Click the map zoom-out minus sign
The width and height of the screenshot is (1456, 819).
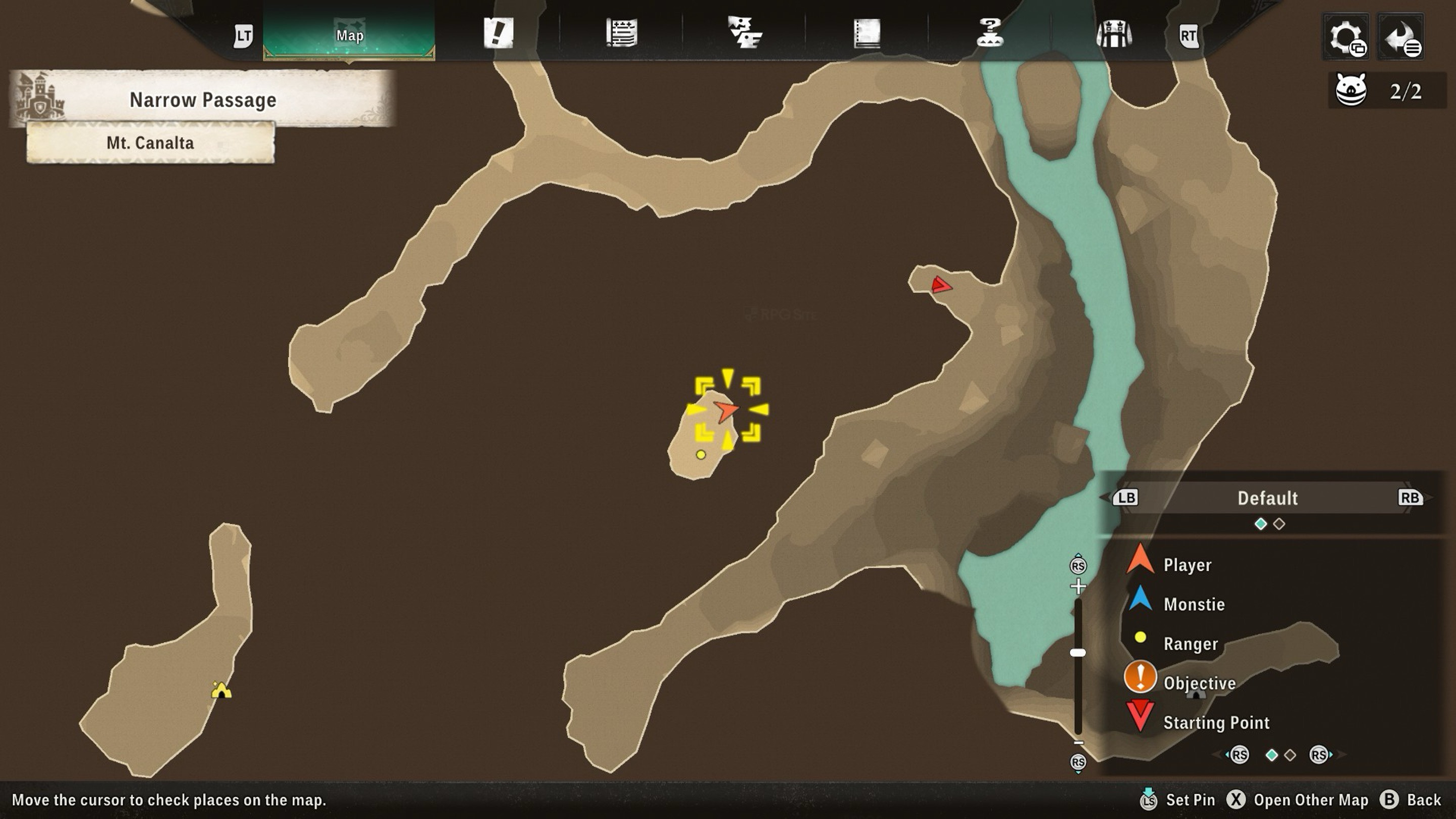click(1078, 743)
